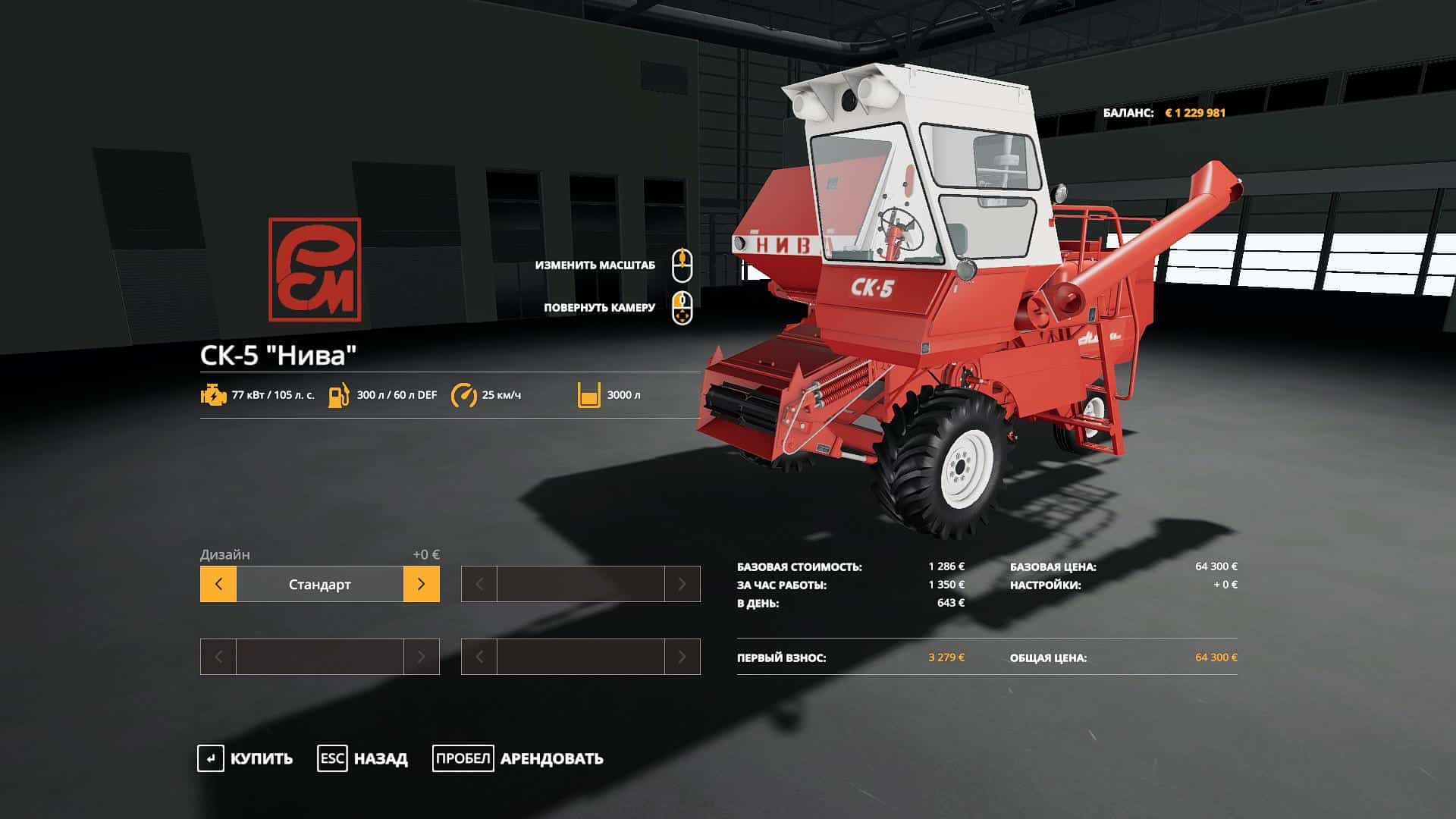Image resolution: width=1456 pixels, height=819 pixels.
Task: Select next Дизайн option with right arrow
Action: pyautogui.click(x=421, y=584)
